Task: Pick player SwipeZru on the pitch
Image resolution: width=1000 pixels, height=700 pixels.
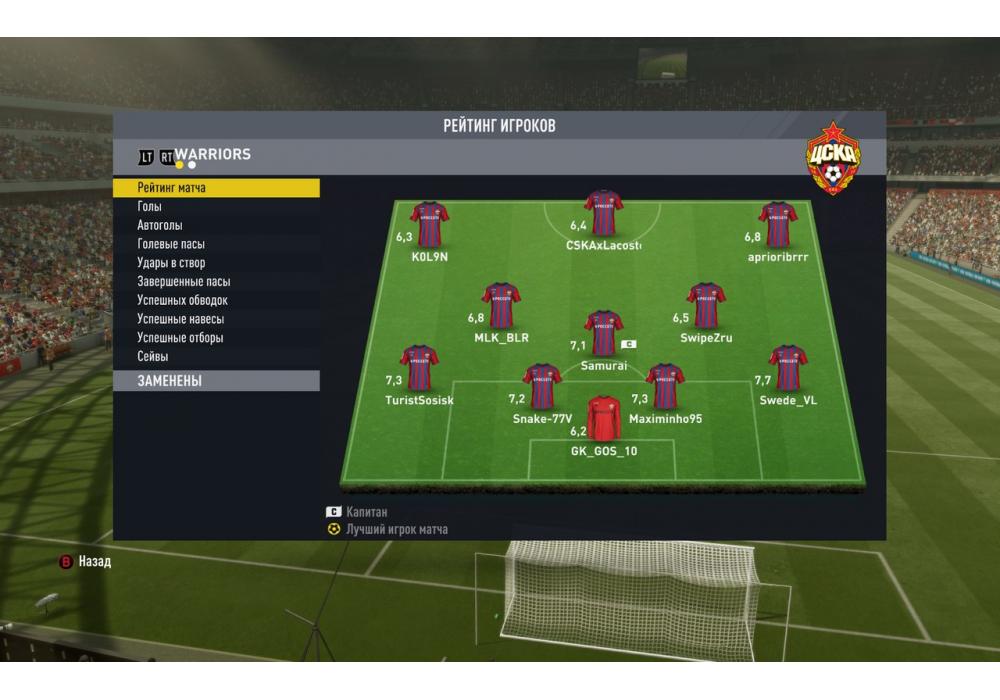Action: coord(705,305)
